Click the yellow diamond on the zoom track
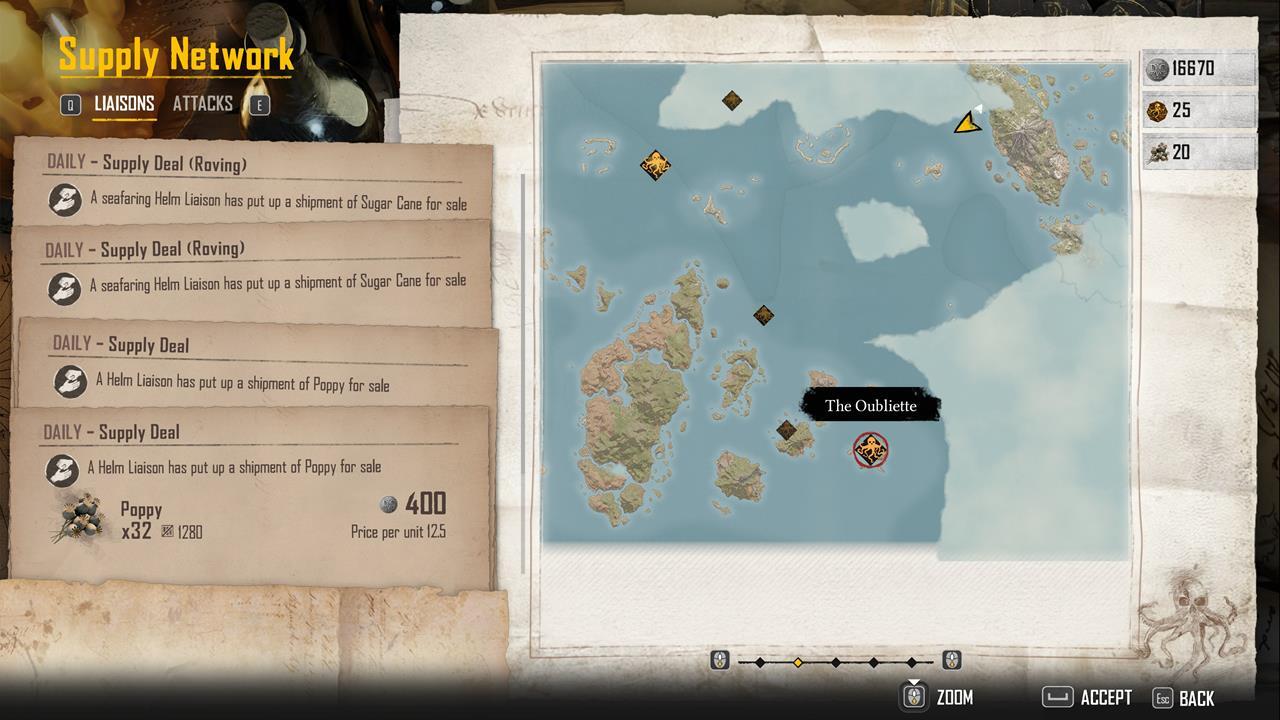Viewport: 1280px width, 720px height. (798, 662)
